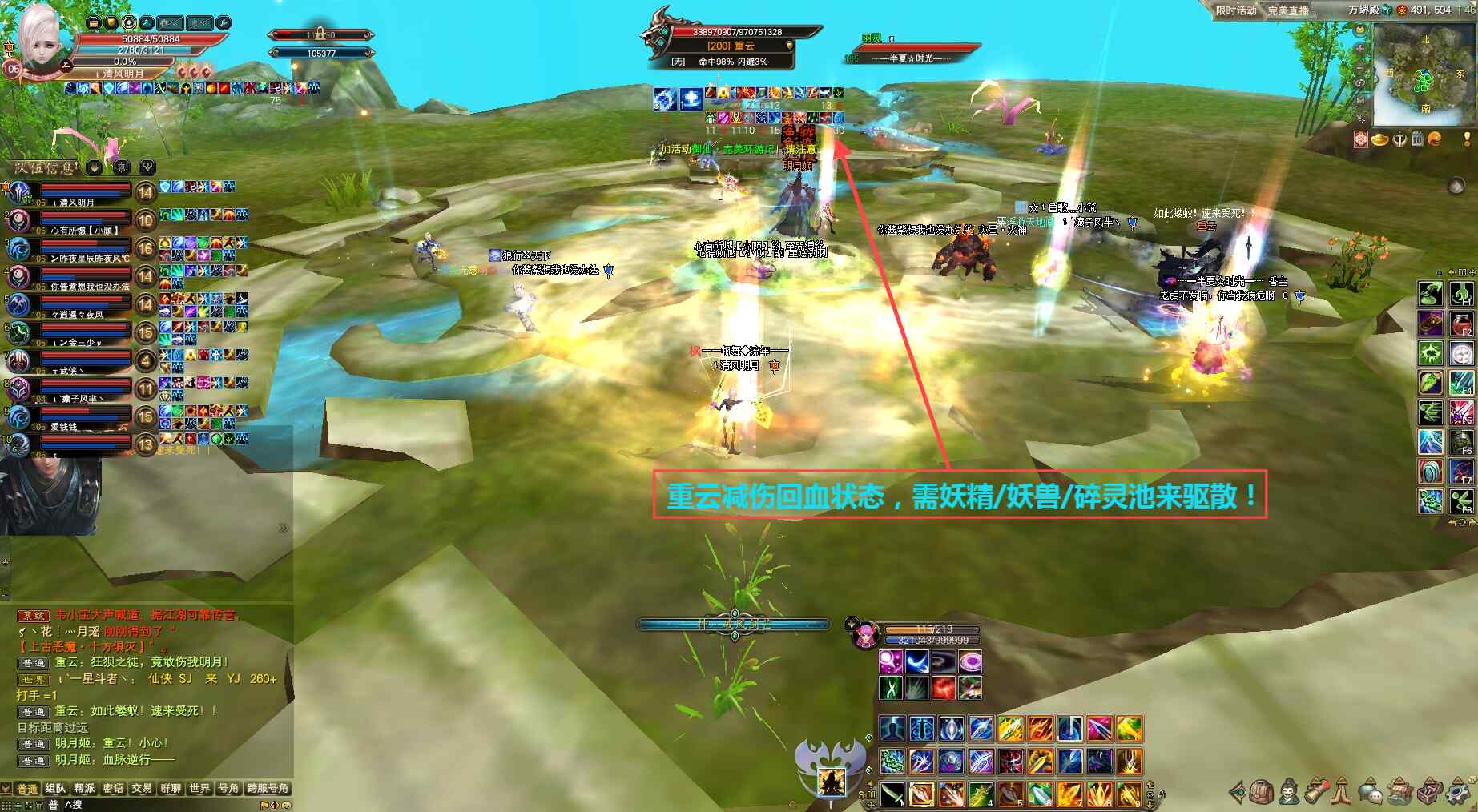The width and height of the screenshot is (1478, 812).
Task: Click the minimap
Action: click(x=1424, y=74)
